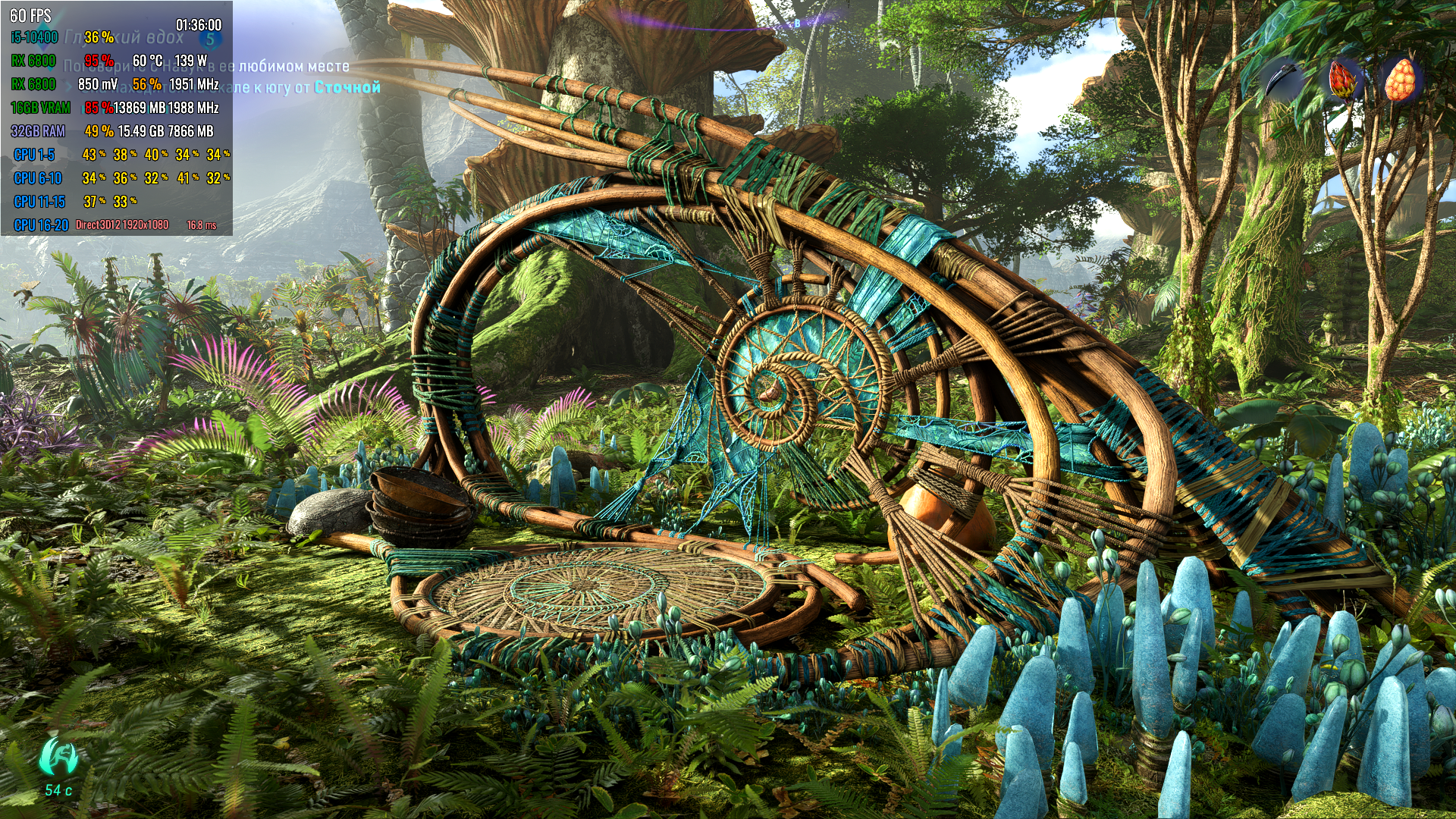Click the glowing running figure buff icon
Image resolution: width=1456 pixels, height=819 pixels.
click(x=58, y=756)
